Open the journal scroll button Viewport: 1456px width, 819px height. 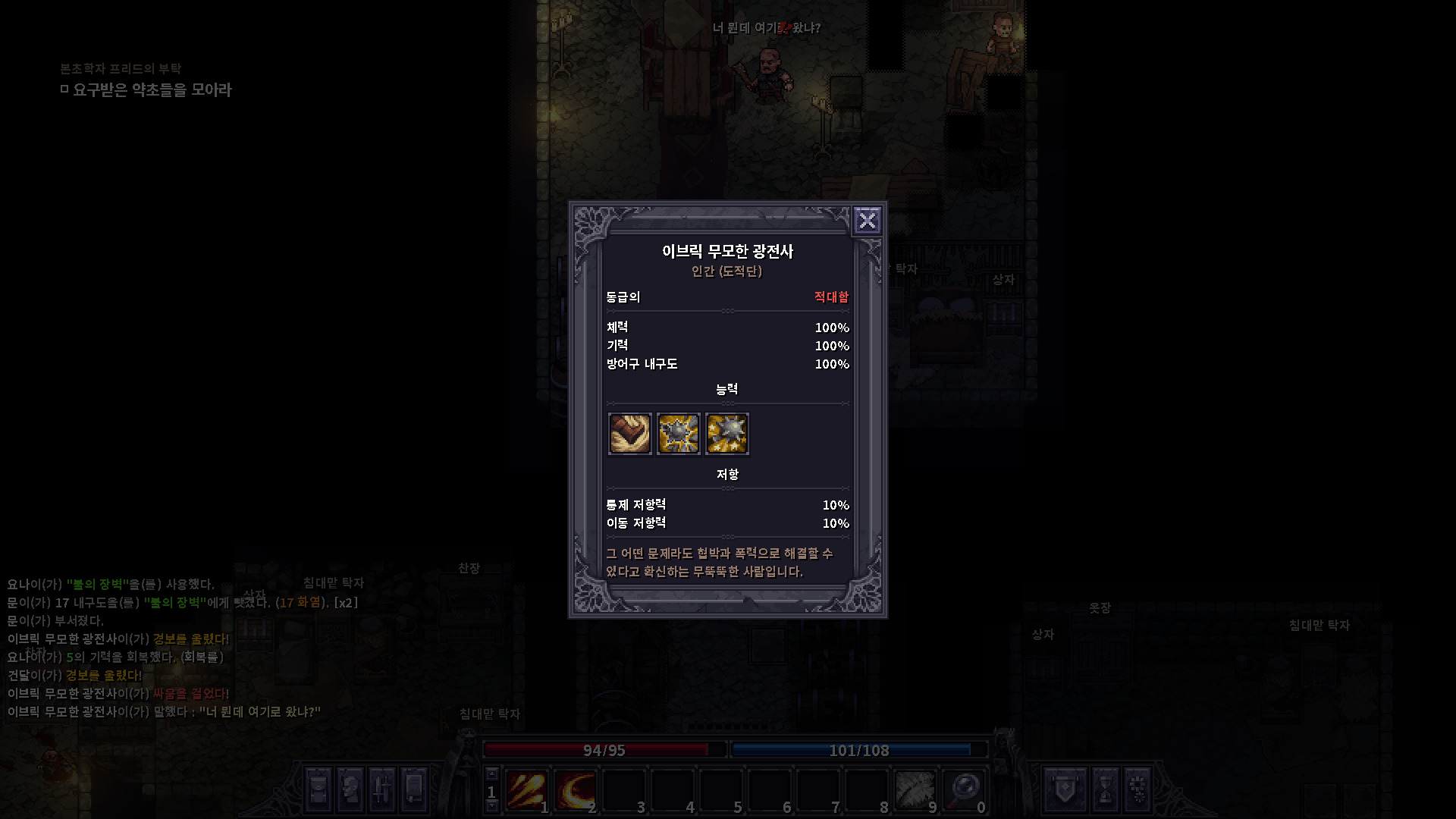pos(414,789)
